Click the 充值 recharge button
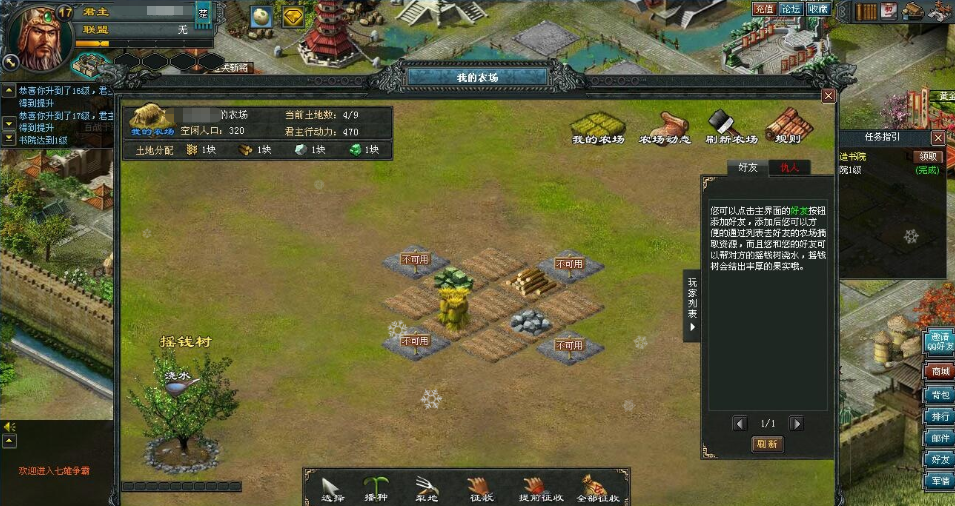Screen dimensions: 955x506 764,9
